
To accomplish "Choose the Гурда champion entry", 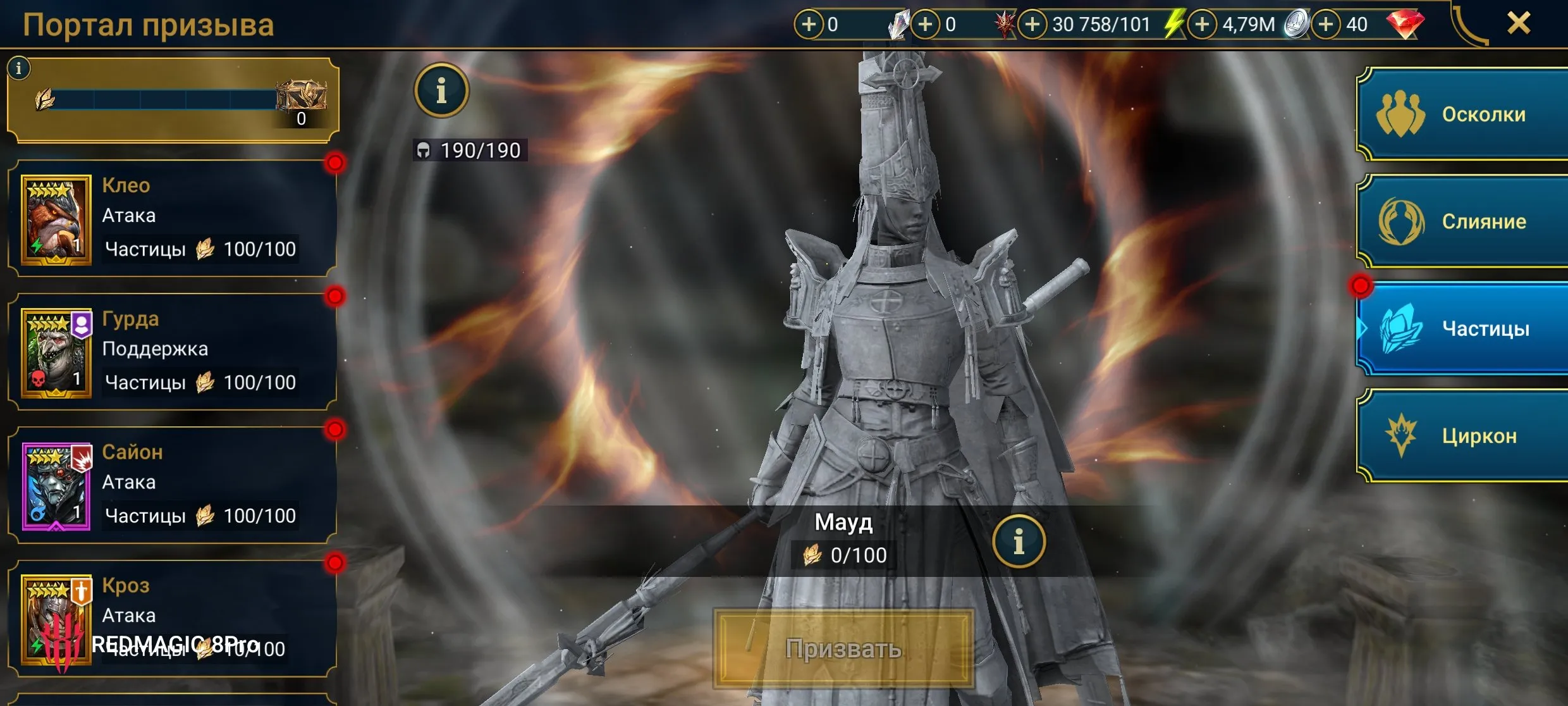I will click(x=172, y=352).
